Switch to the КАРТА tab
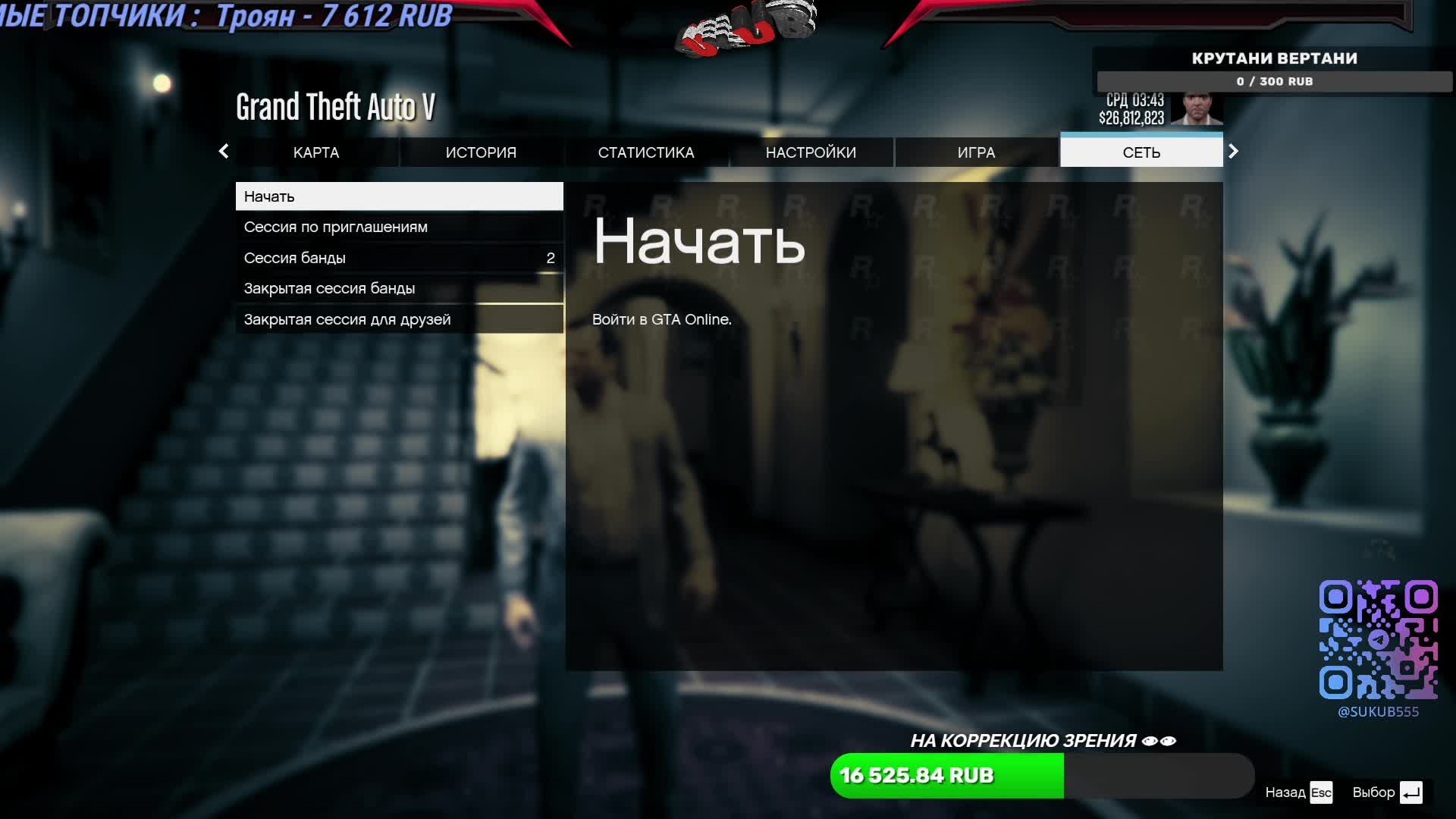 point(316,152)
